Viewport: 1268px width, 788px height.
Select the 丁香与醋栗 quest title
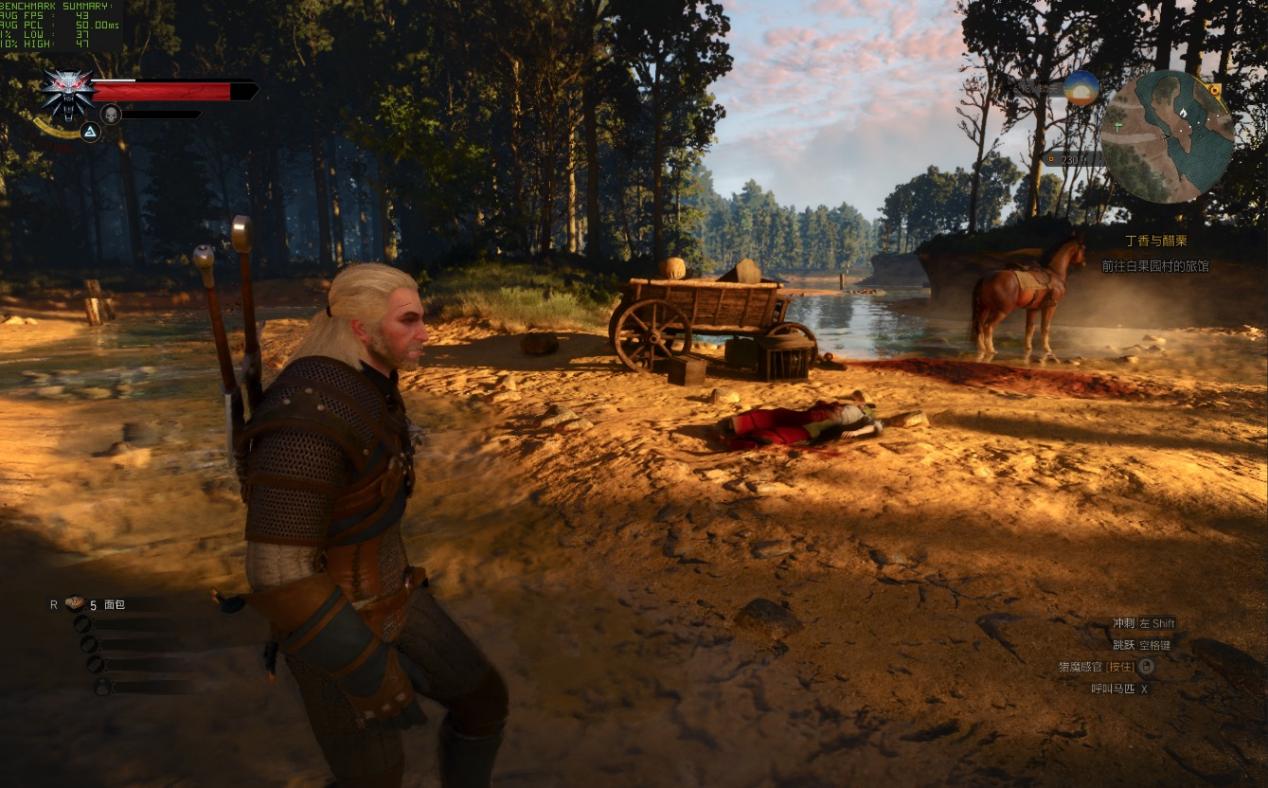(1156, 242)
